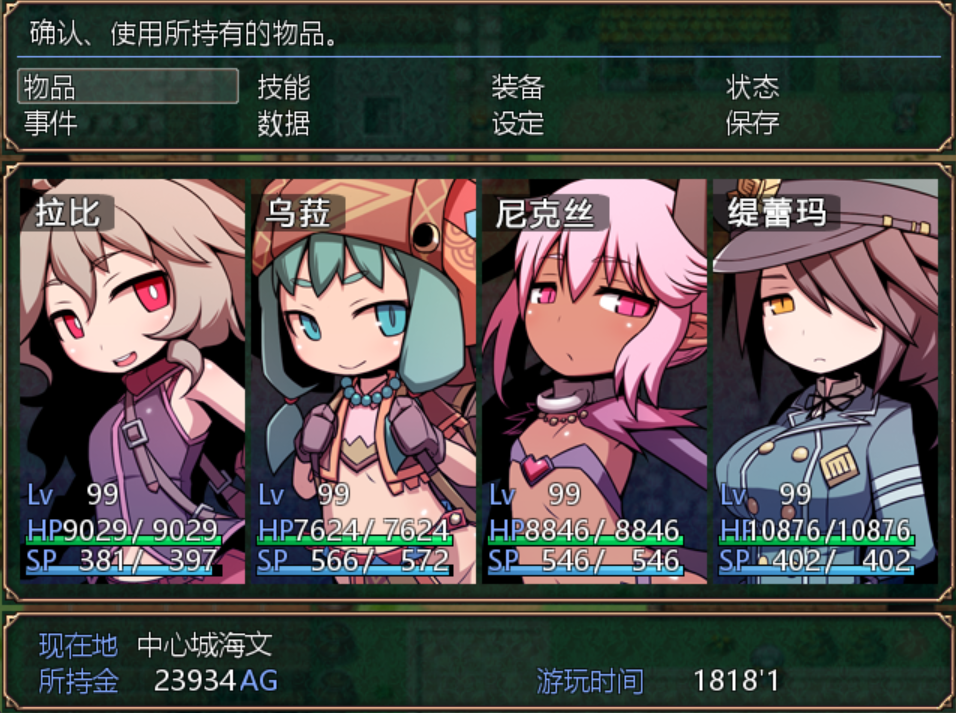
Task: Select the pink-haired 尼克丝 character card
Action: coord(594,380)
